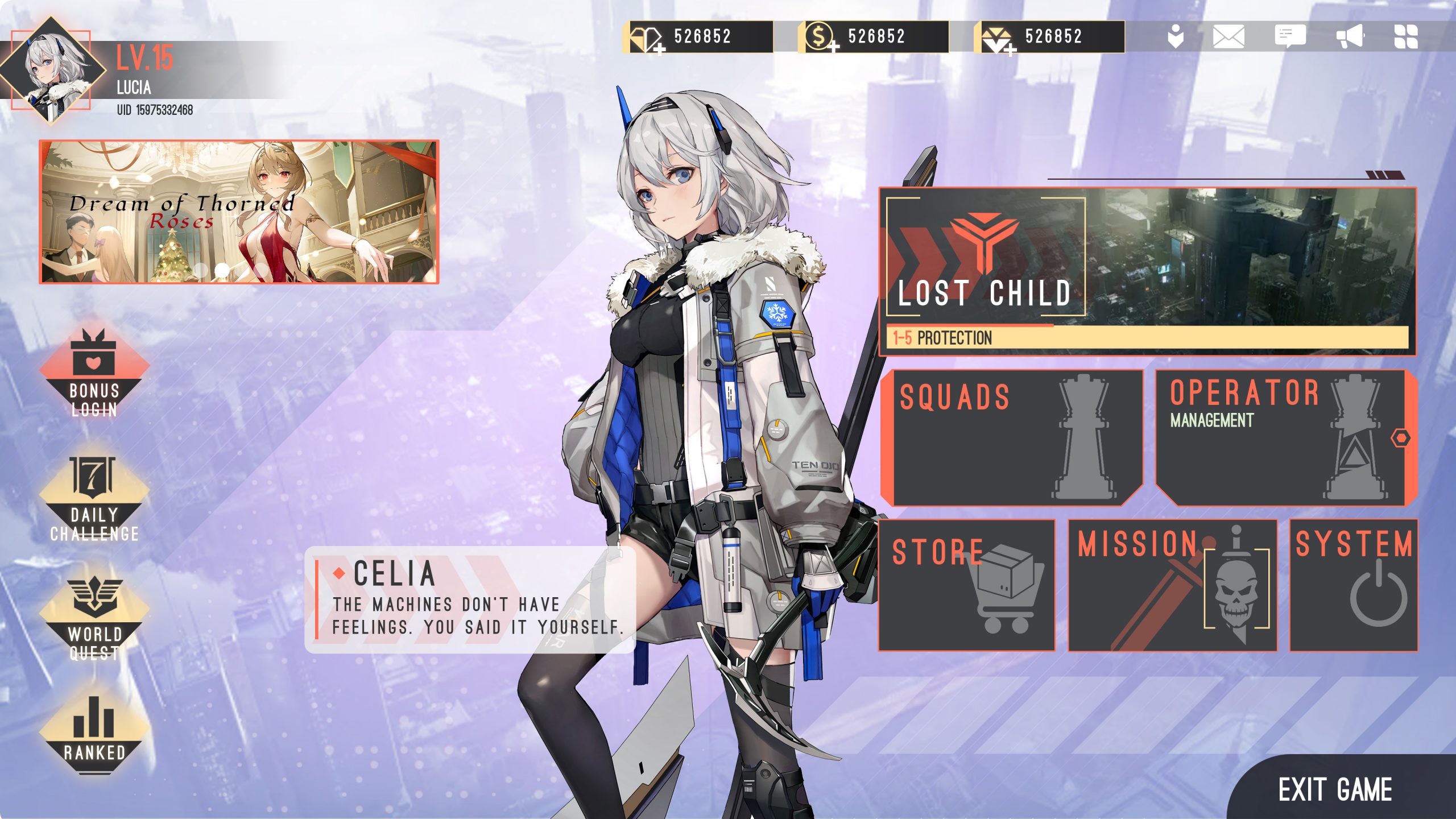Click the Exit Game button
The image size is (1456, 819).
click(x=1334, y=789)
